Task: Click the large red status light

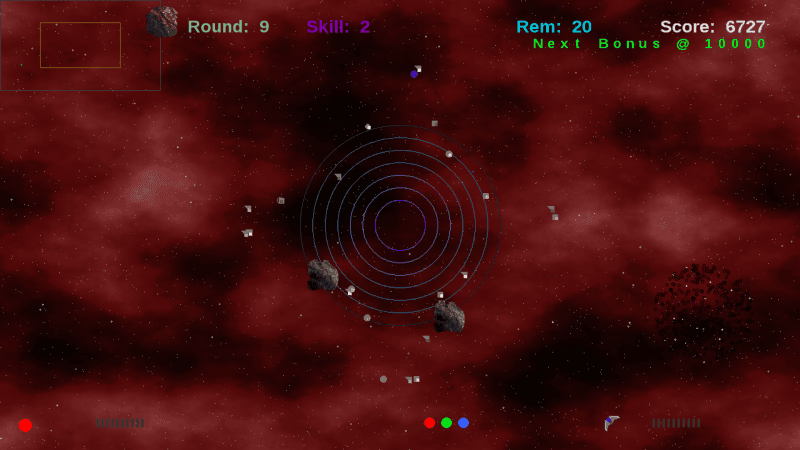Action: pyautogui.click(x=25, y=425)
